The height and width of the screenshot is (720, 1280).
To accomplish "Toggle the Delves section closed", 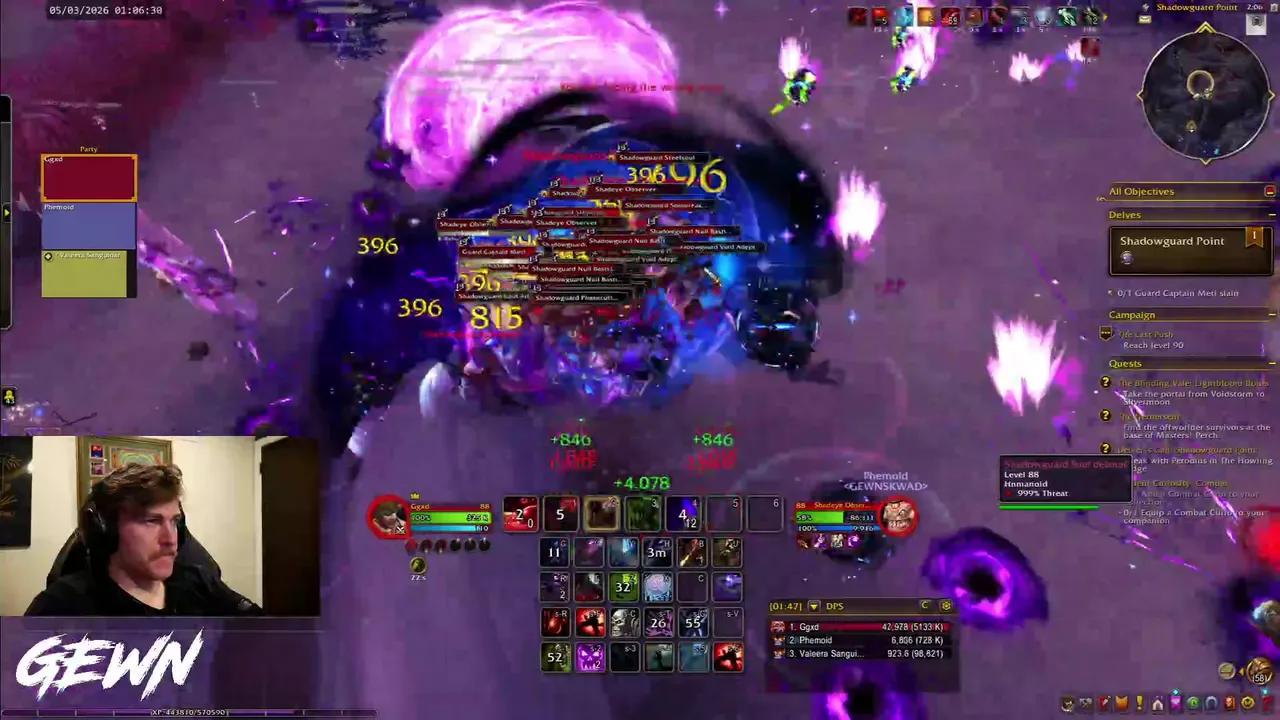I will tap(1271, 214).
